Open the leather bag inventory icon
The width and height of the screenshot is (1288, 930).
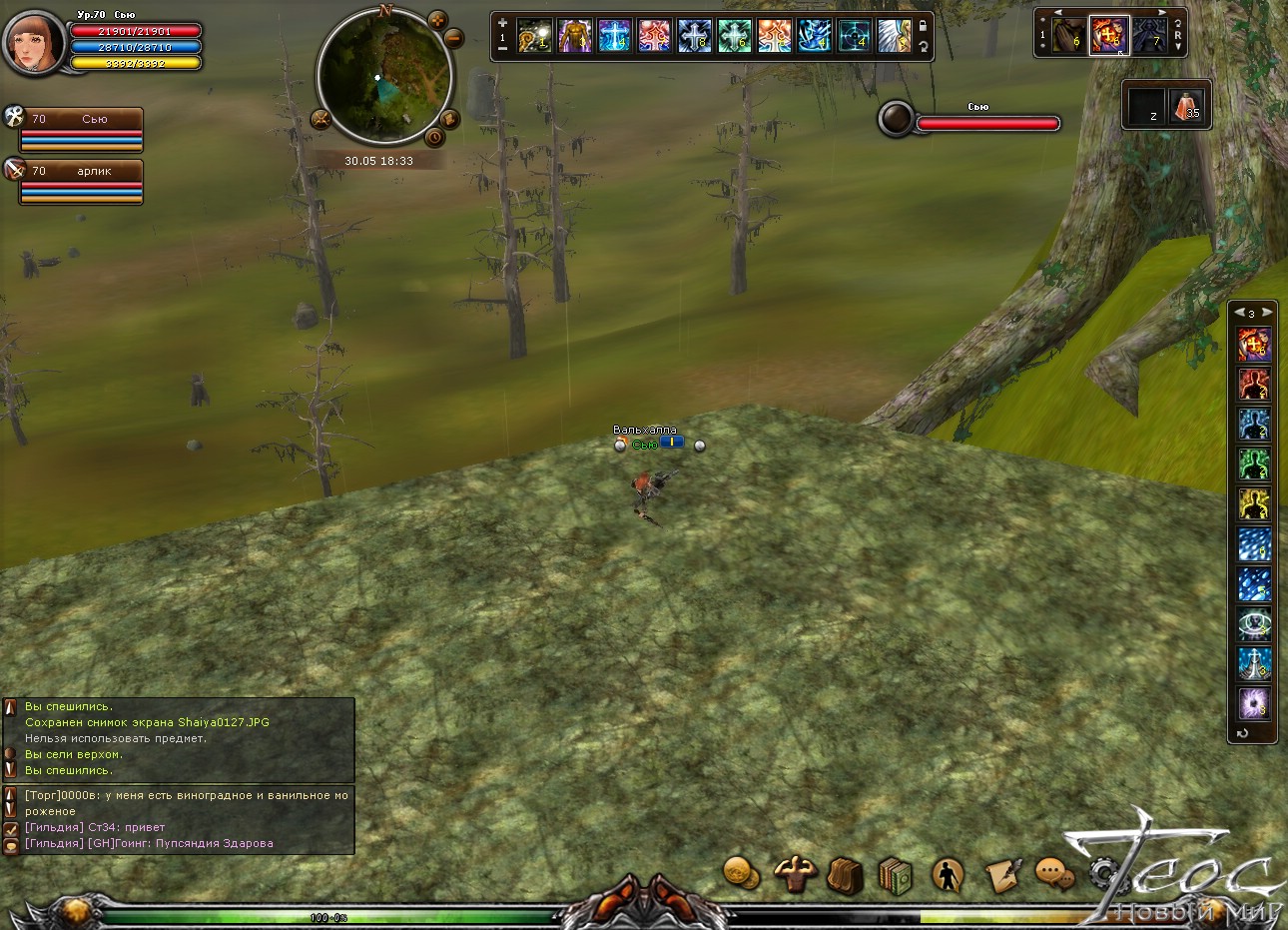pos(846,876)
